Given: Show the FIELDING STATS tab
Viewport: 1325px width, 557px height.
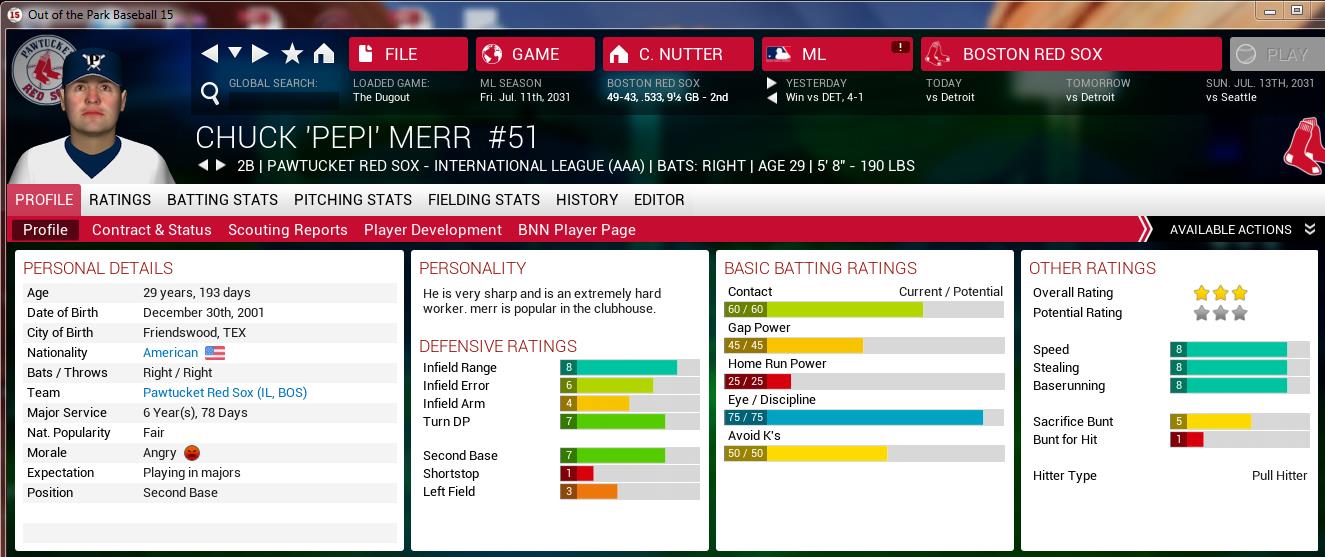Looking at the screenshot, I should point(483,200).
